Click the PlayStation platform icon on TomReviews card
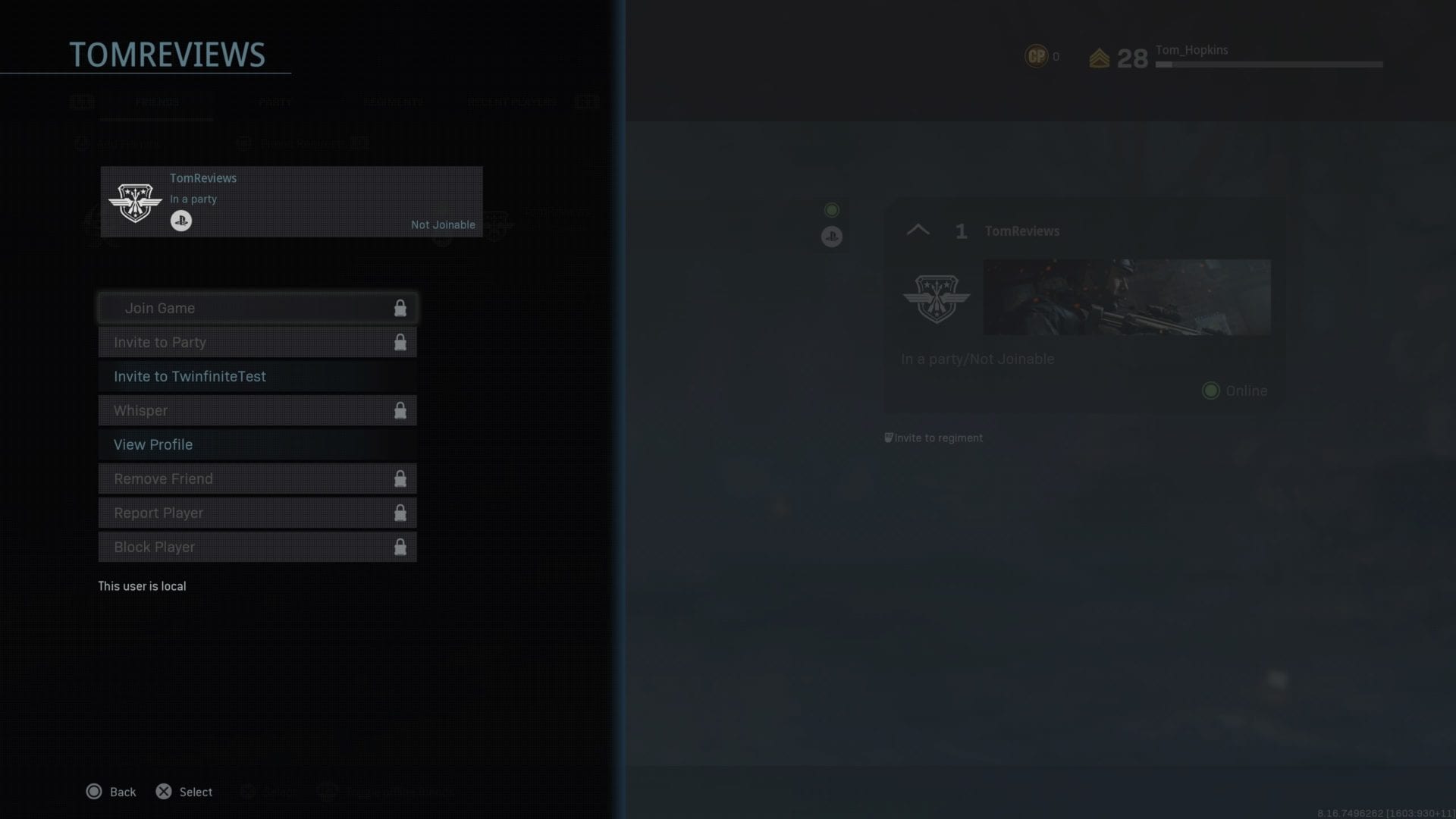 pos(181,221)
